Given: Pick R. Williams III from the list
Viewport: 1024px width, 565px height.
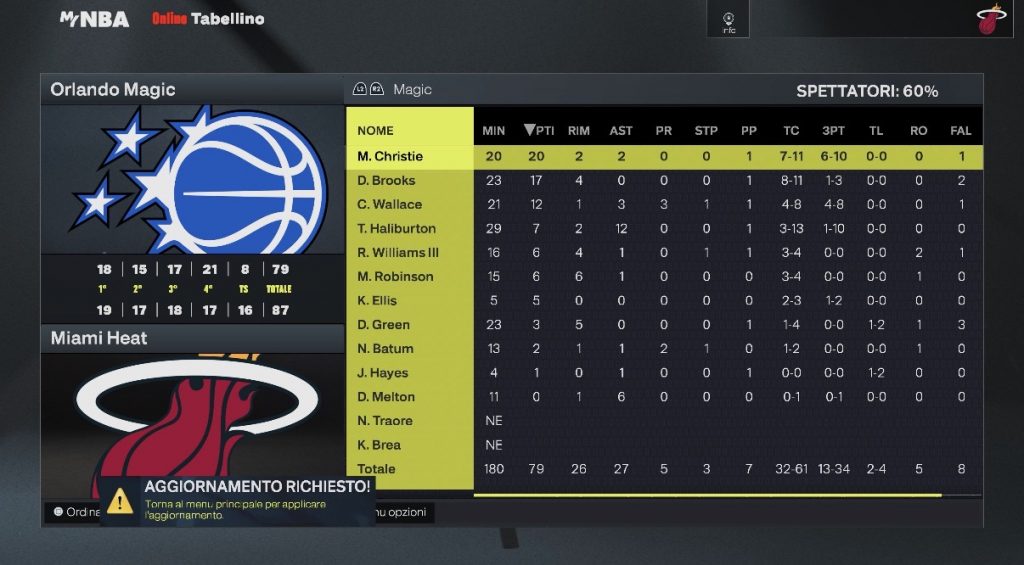Looking at the screenshot, I should click(x=398, y=253).
